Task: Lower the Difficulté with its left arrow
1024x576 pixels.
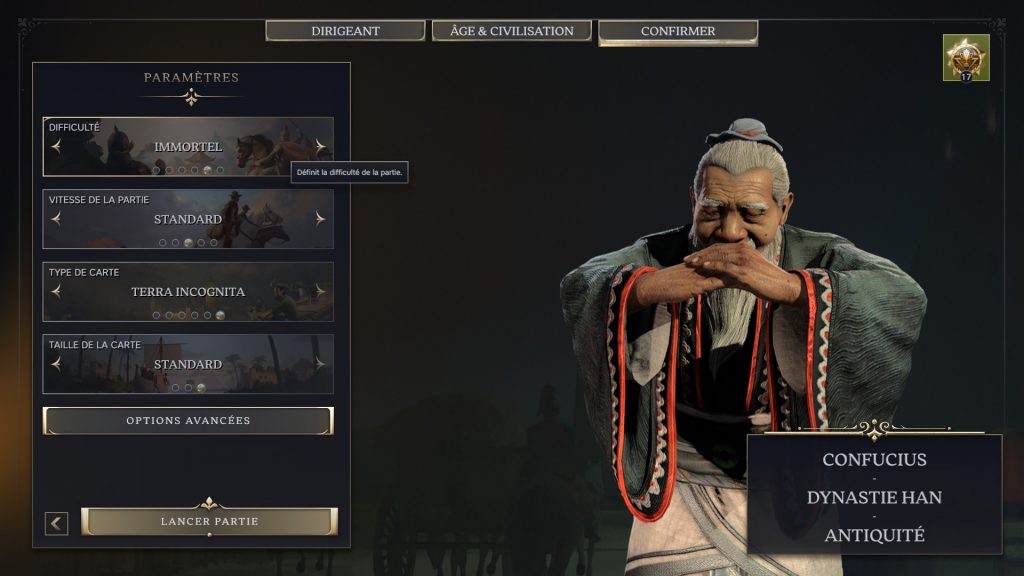Action: coord(56,146)
